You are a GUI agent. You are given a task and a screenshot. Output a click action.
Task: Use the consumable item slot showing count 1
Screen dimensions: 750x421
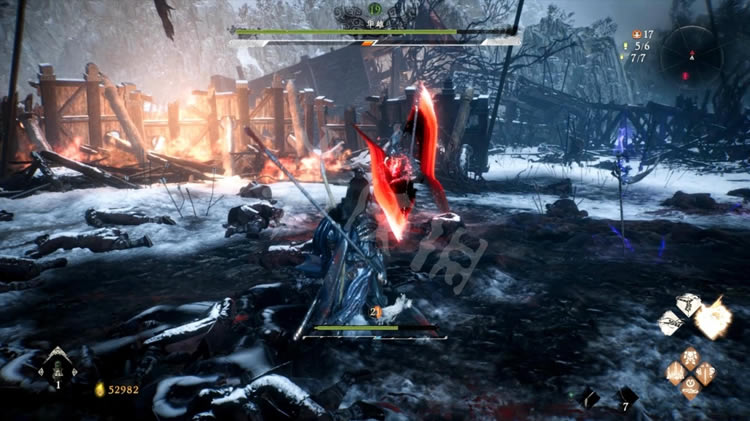(x=57, y=367)
